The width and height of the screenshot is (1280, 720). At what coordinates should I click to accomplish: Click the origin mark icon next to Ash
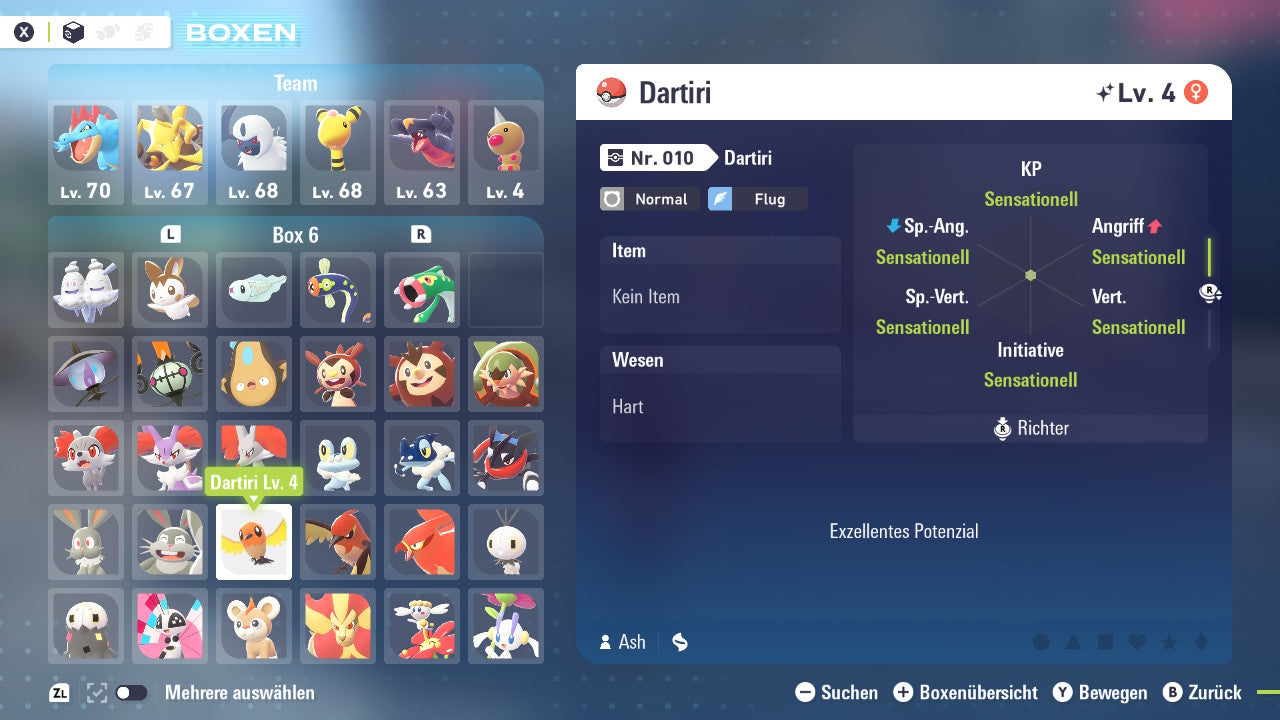pyautogui.click(x=679, y=642)
